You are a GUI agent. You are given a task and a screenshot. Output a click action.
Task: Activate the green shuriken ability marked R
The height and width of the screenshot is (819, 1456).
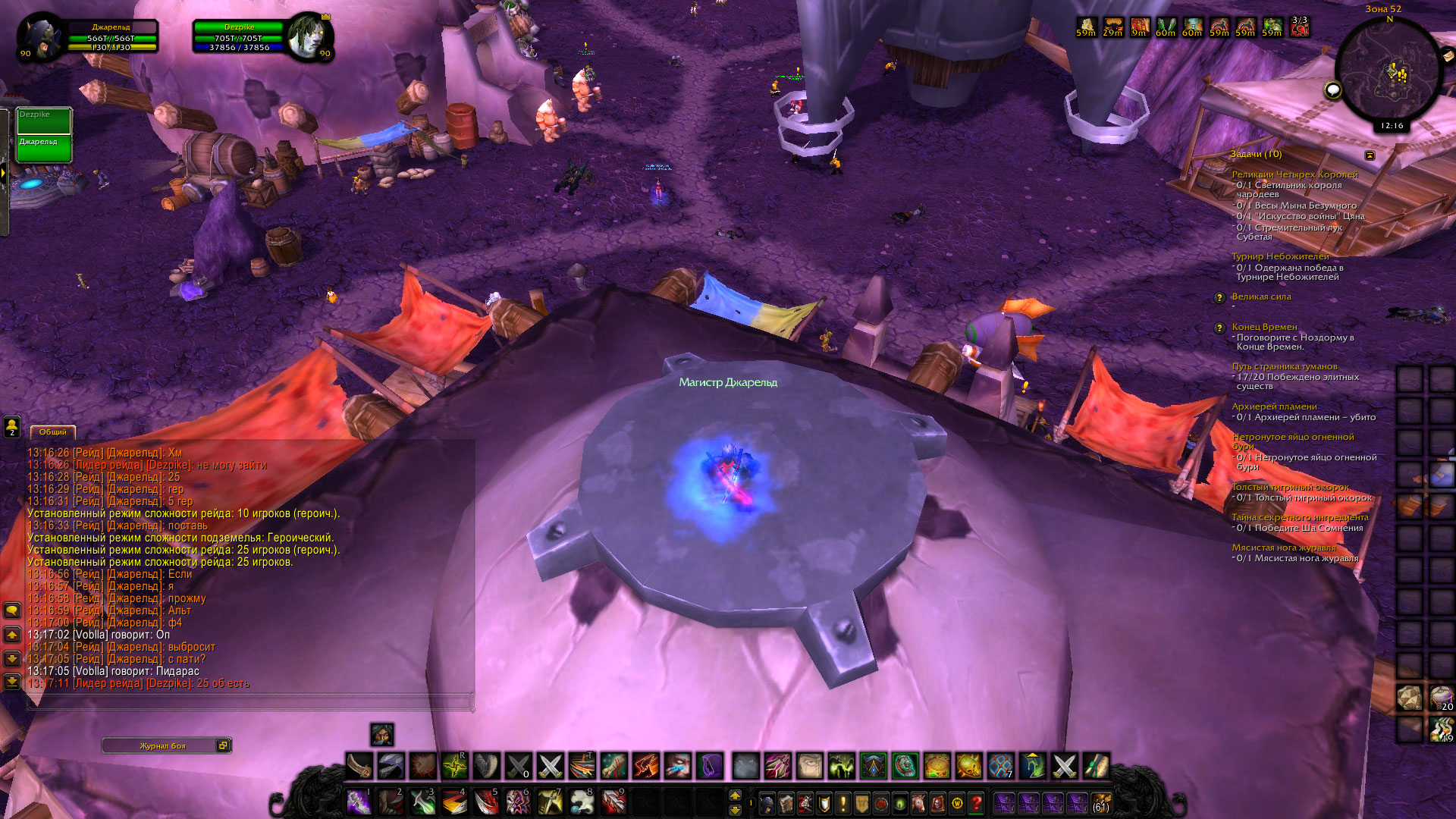454,767
